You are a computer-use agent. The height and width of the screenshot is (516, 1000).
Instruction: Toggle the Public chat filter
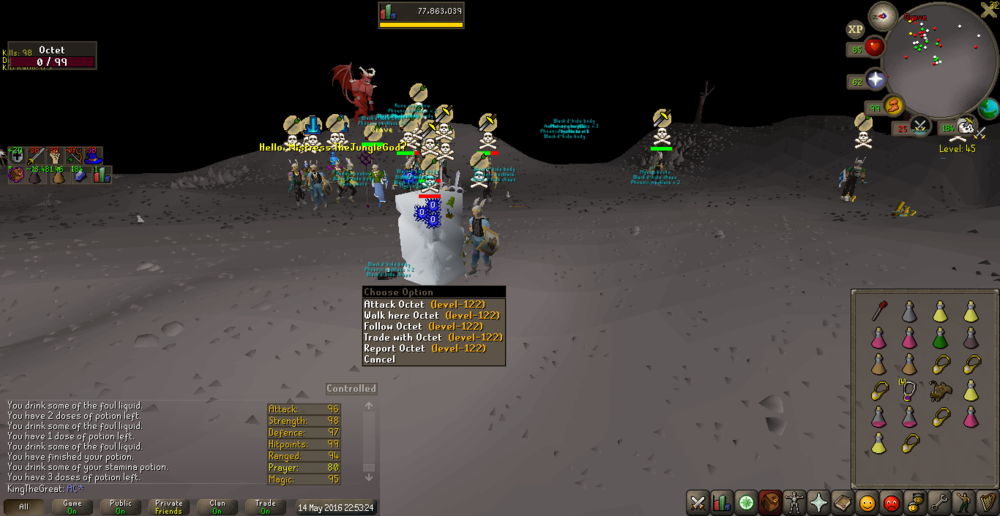click(x=120, y=507)
